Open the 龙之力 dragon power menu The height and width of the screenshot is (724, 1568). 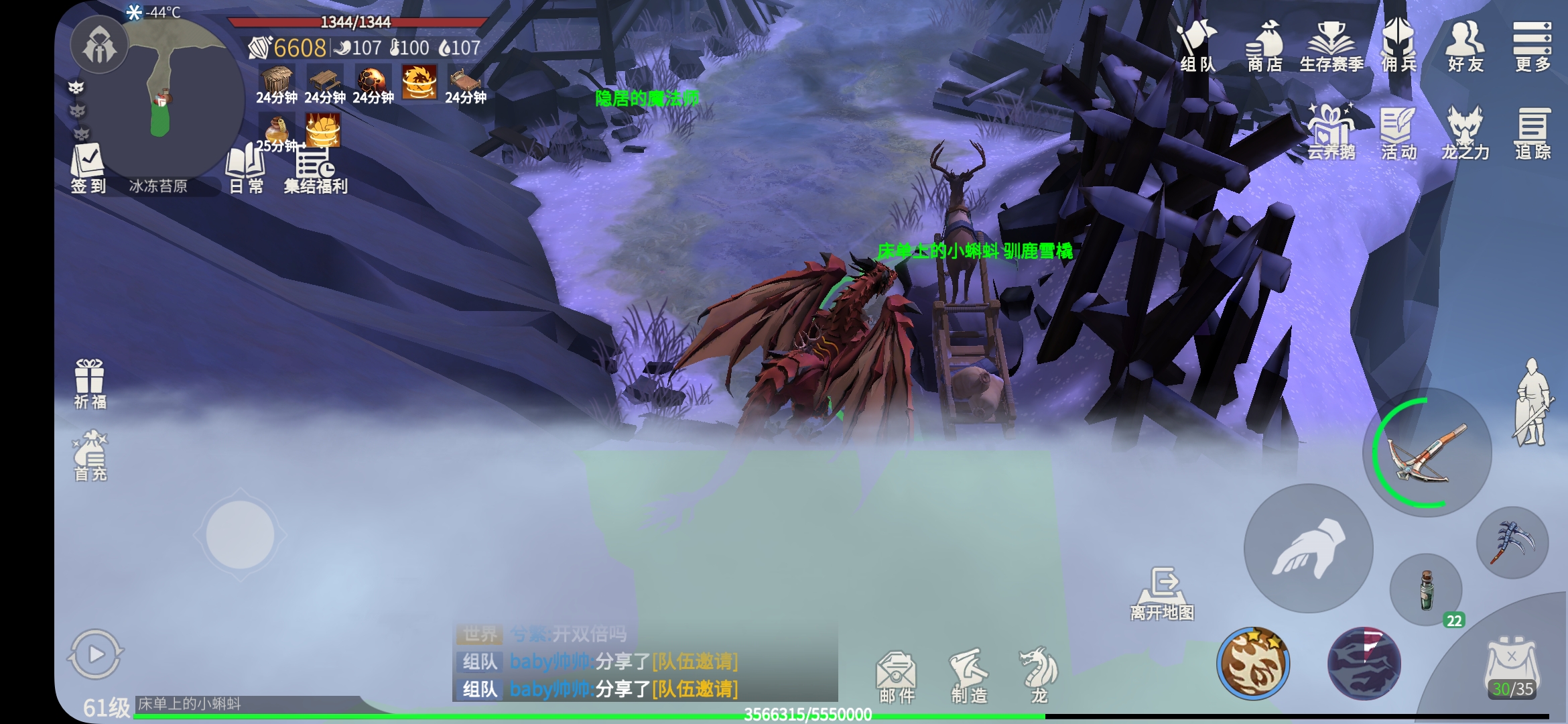(1465, 133)
